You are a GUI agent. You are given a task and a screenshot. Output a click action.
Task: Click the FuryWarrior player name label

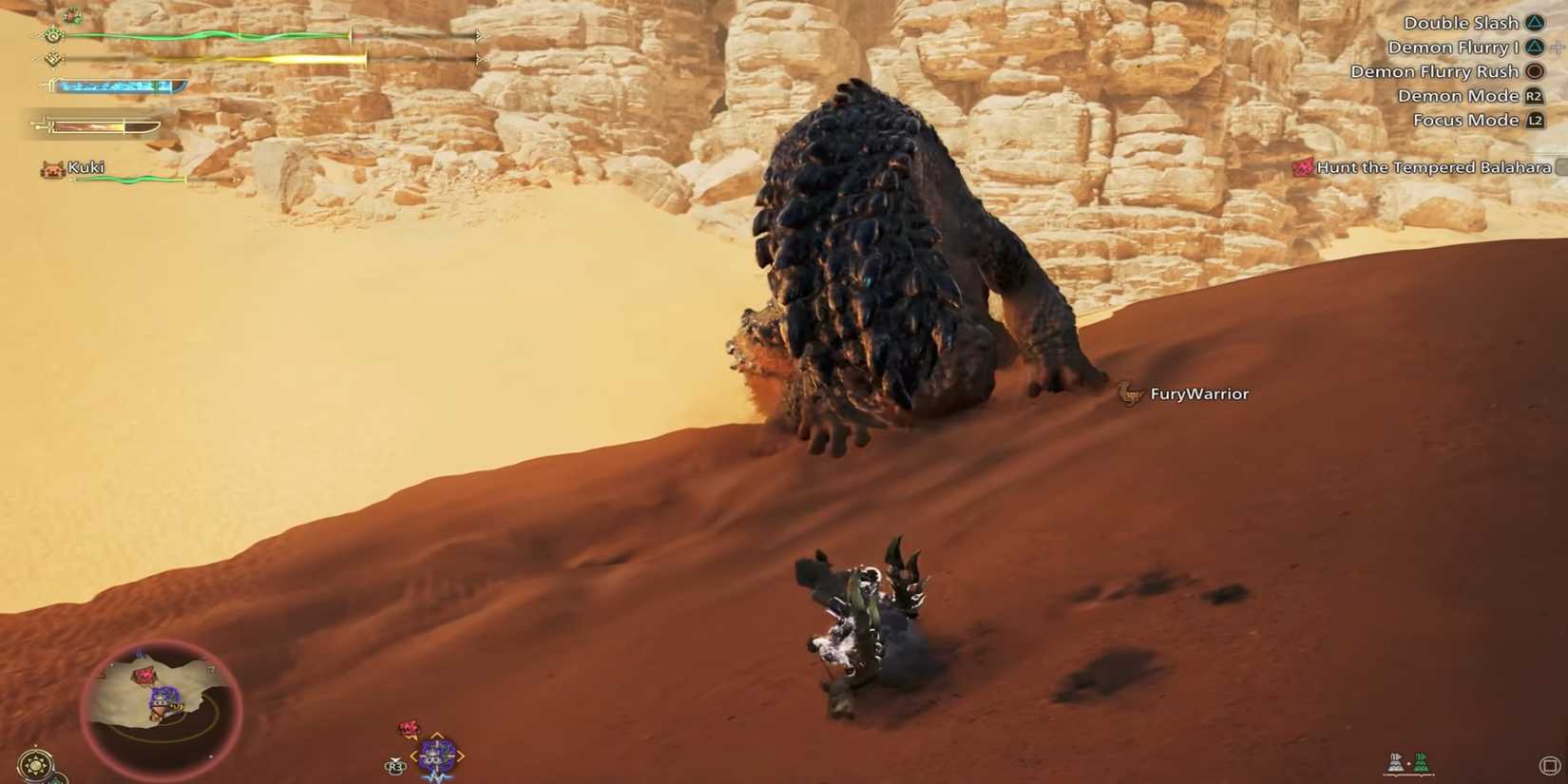click(1200, 393)
